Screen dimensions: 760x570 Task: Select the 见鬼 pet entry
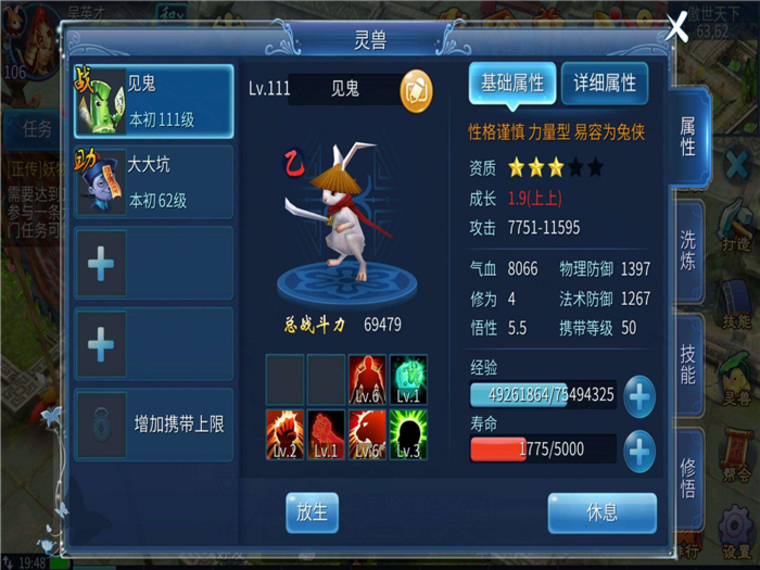point(154,102)
